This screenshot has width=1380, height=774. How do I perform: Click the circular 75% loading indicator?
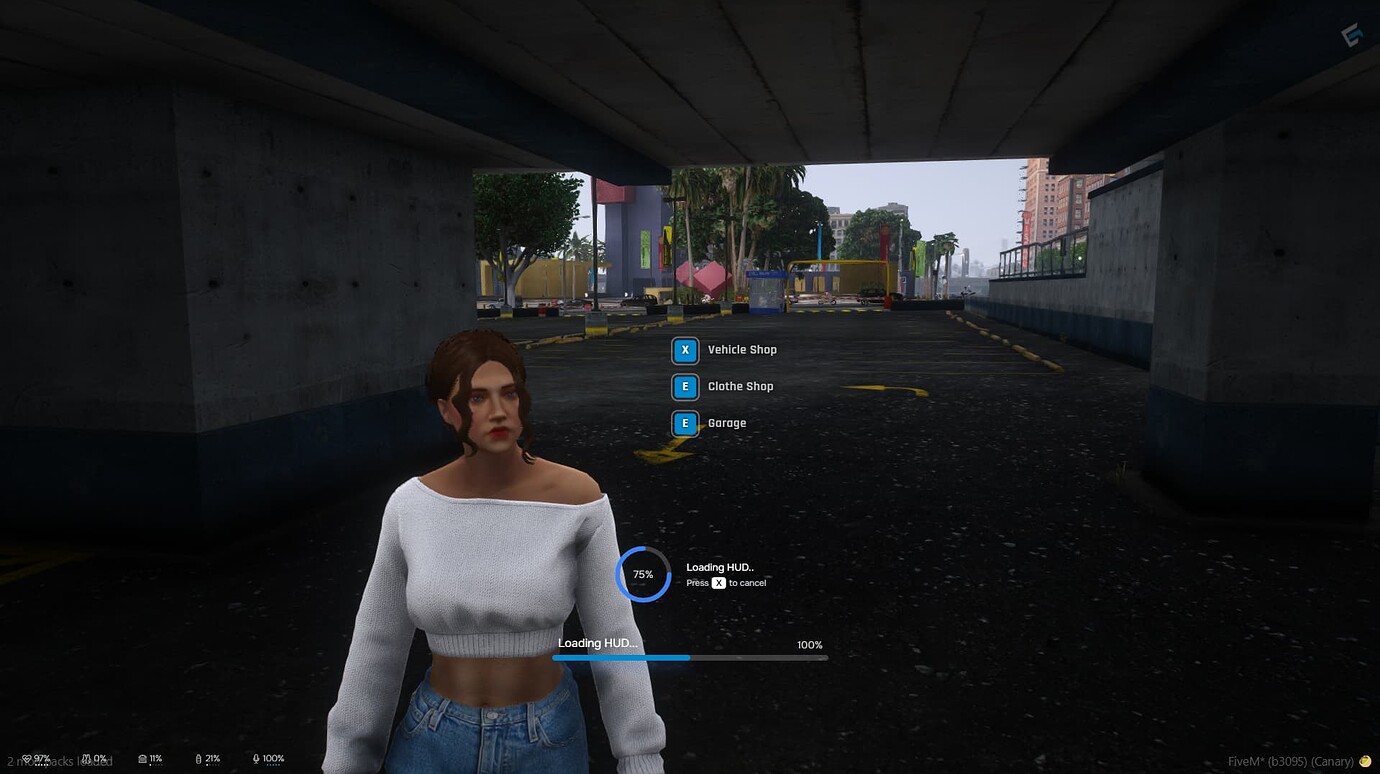tap(643, 573)
